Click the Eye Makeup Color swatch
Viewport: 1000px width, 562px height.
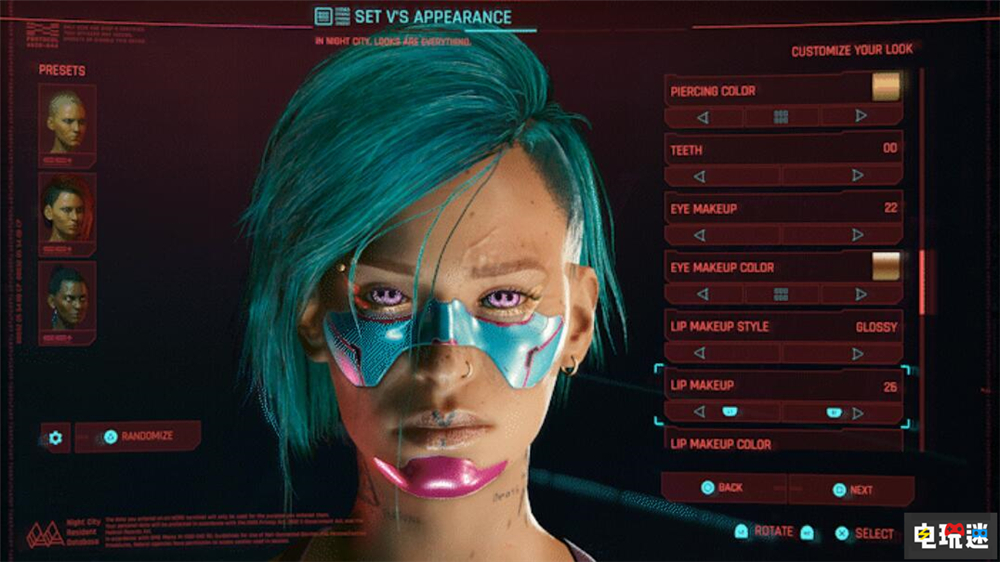[x=885, y=267]
